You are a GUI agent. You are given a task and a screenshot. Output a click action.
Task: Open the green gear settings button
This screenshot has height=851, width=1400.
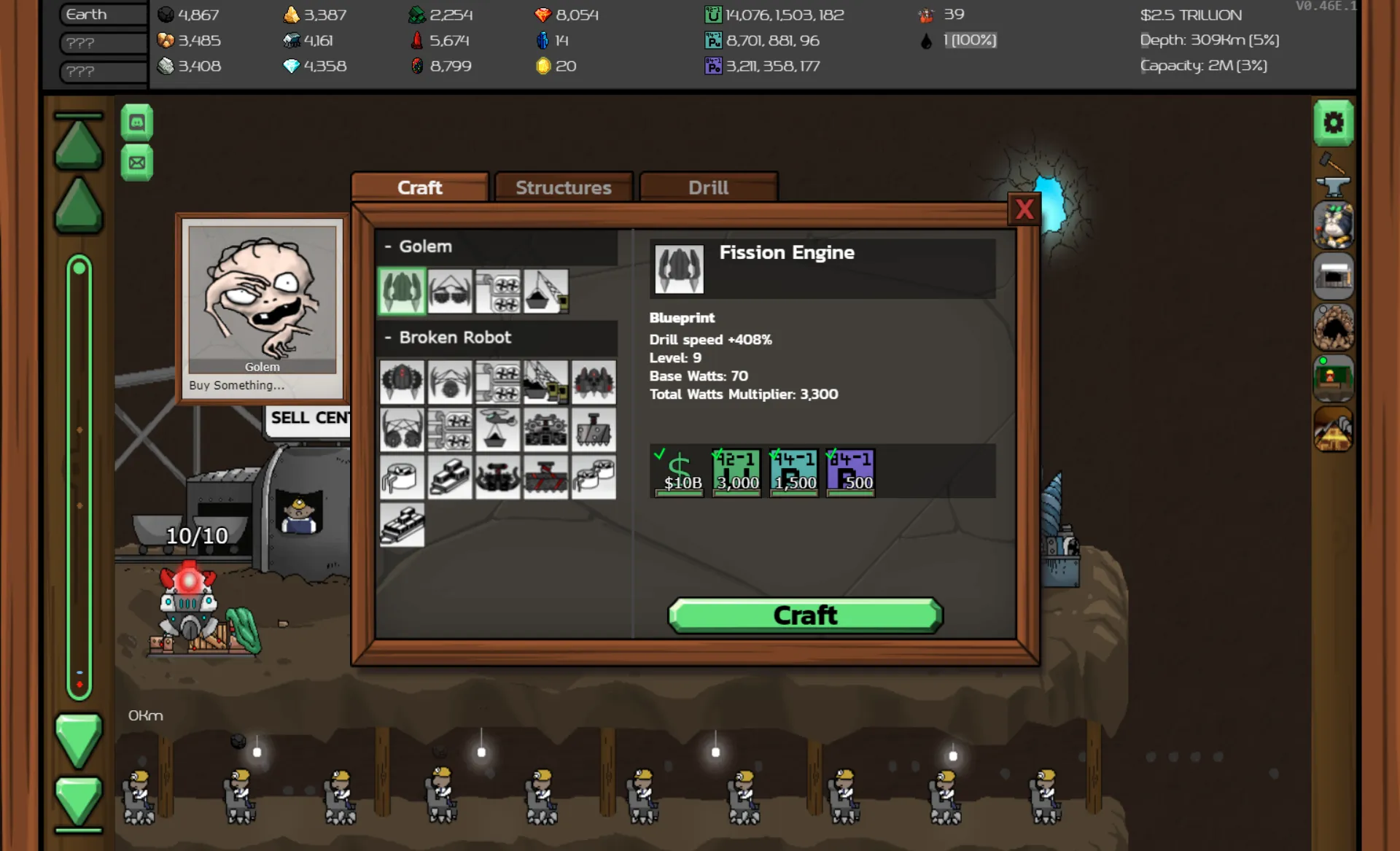pyautogui.click(x=1333, y=123)
